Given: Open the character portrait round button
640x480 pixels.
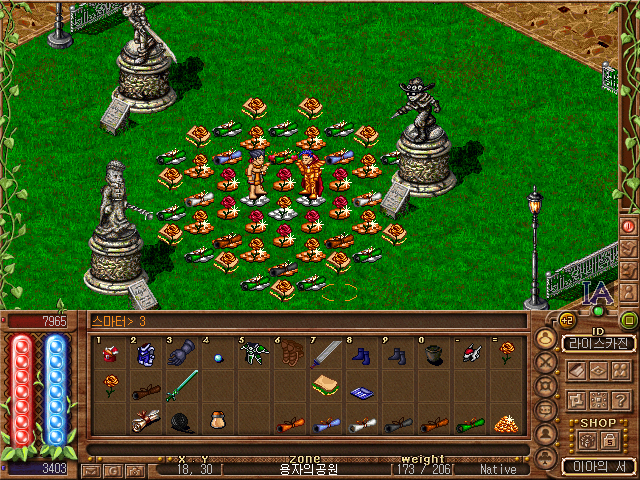Looking at the screenshot, I should click(546, 339).
